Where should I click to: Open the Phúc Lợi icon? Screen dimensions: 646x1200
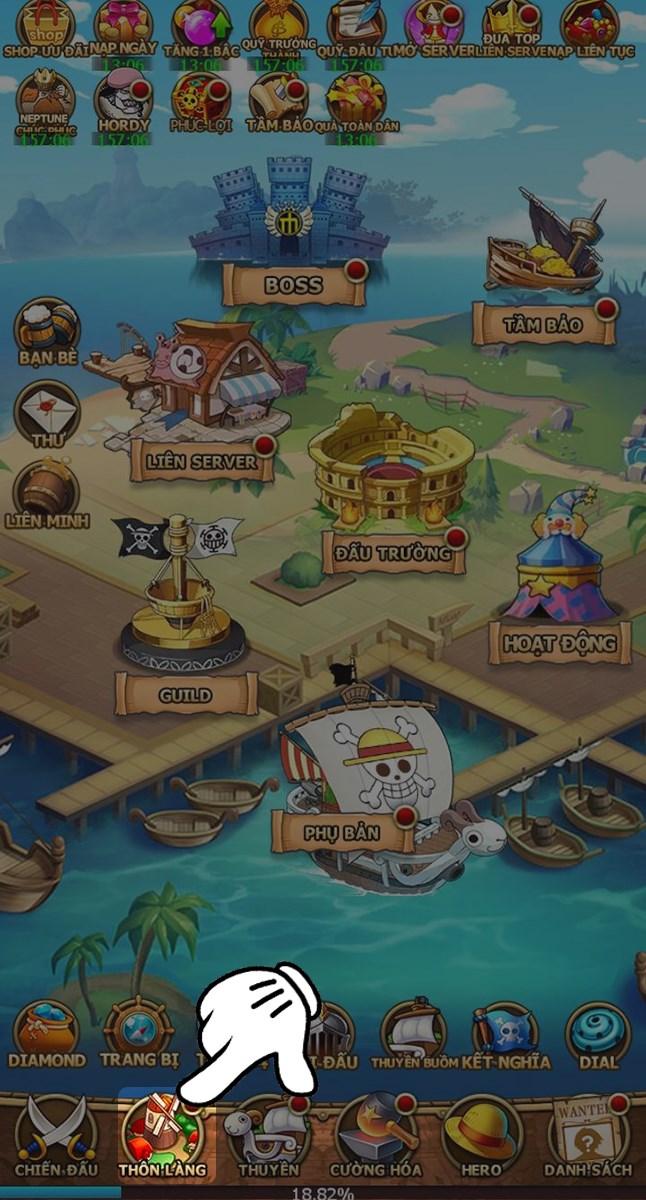coord(201,102)
